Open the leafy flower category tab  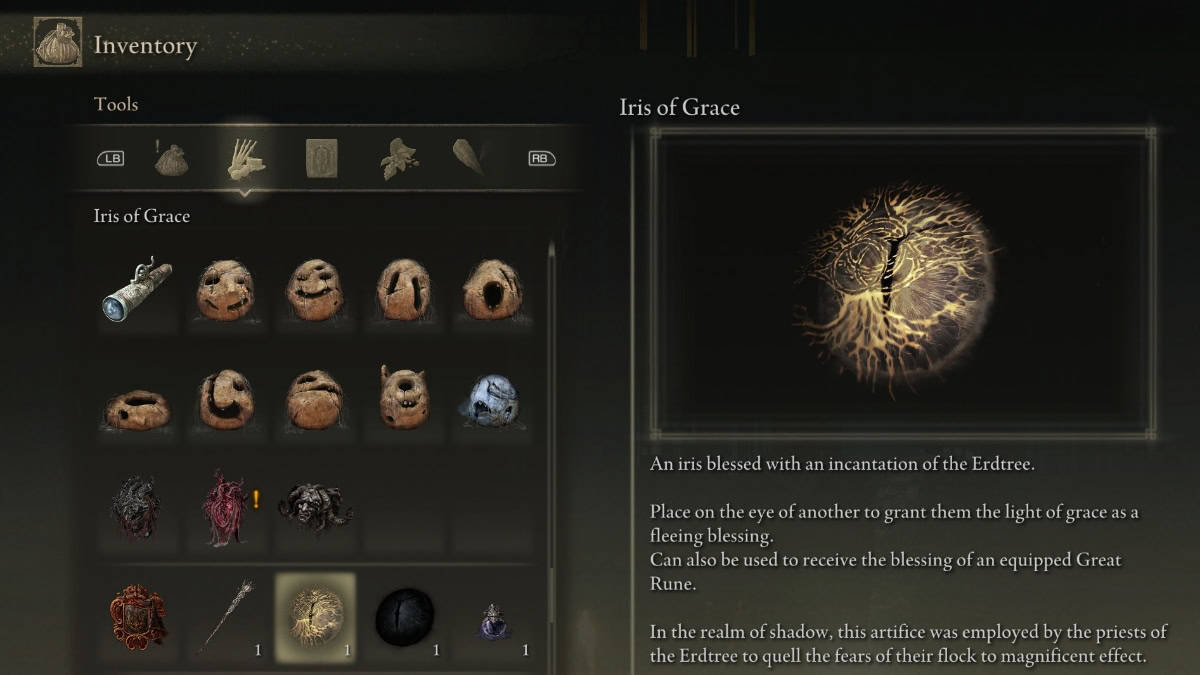tap(399, 158)
